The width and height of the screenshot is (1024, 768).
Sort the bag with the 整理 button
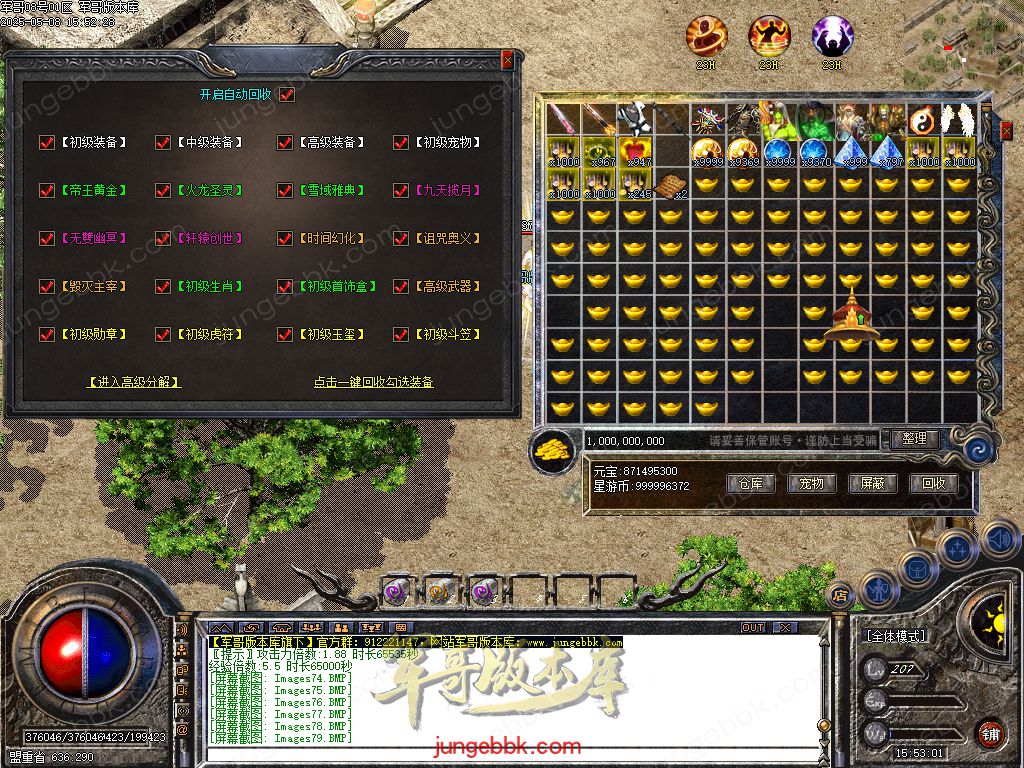click(x=914, y=439)
